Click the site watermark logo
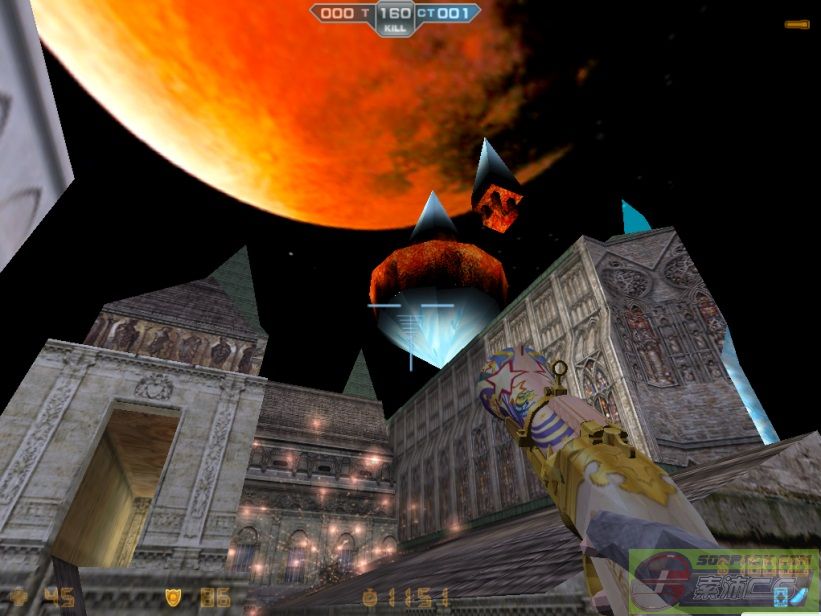The image size is (821, 616). coord(723,582)
